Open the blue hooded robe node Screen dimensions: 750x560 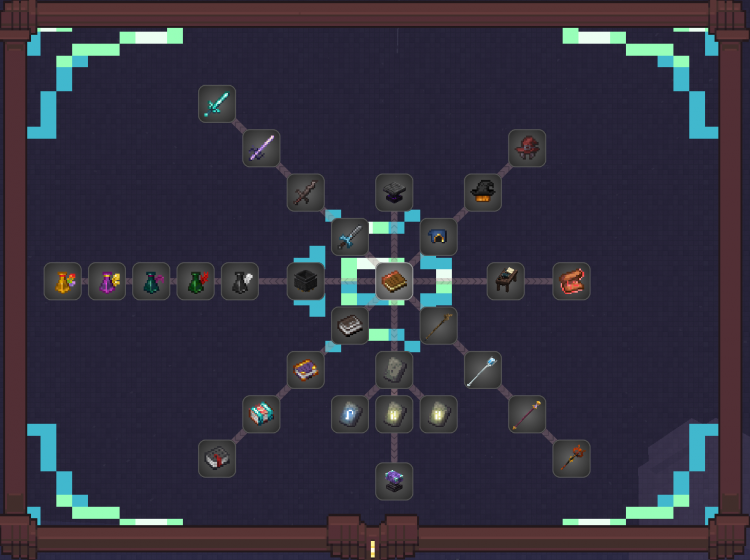[x=438, y=237]
